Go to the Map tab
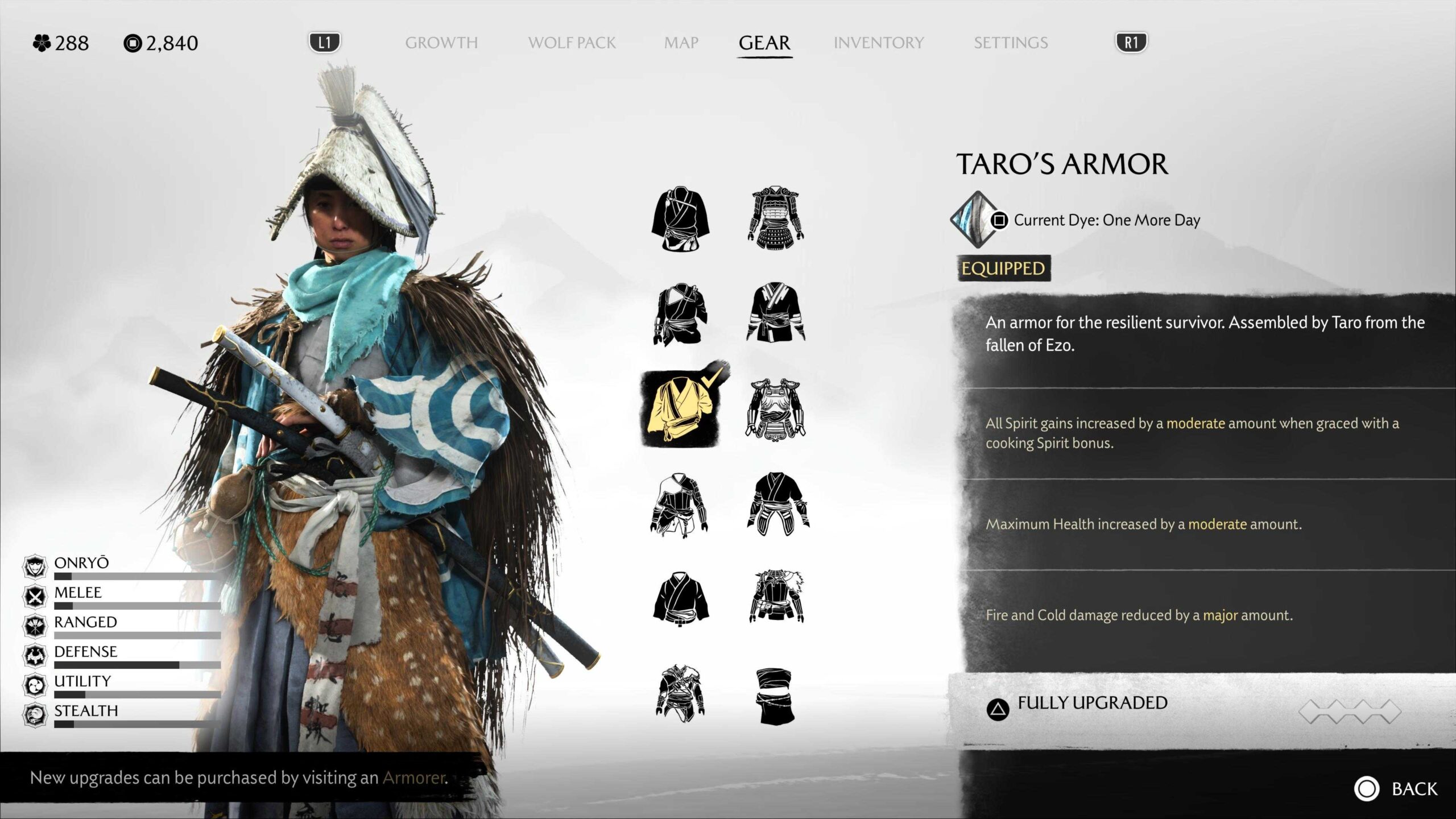Viewport: 1456px width, 819px height. pyautogui.click(x=681, y=43)
